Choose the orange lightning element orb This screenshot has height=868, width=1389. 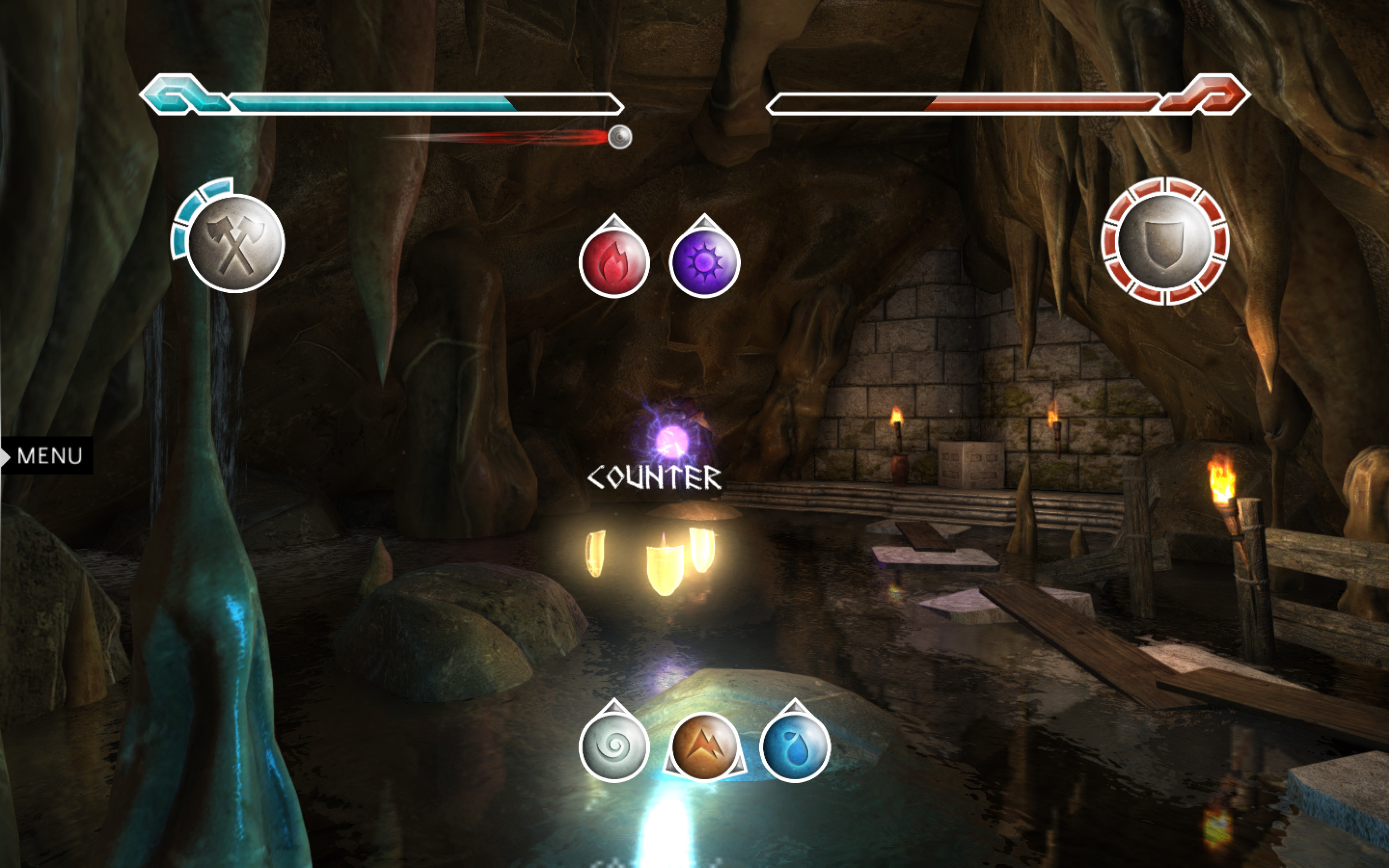704,747
